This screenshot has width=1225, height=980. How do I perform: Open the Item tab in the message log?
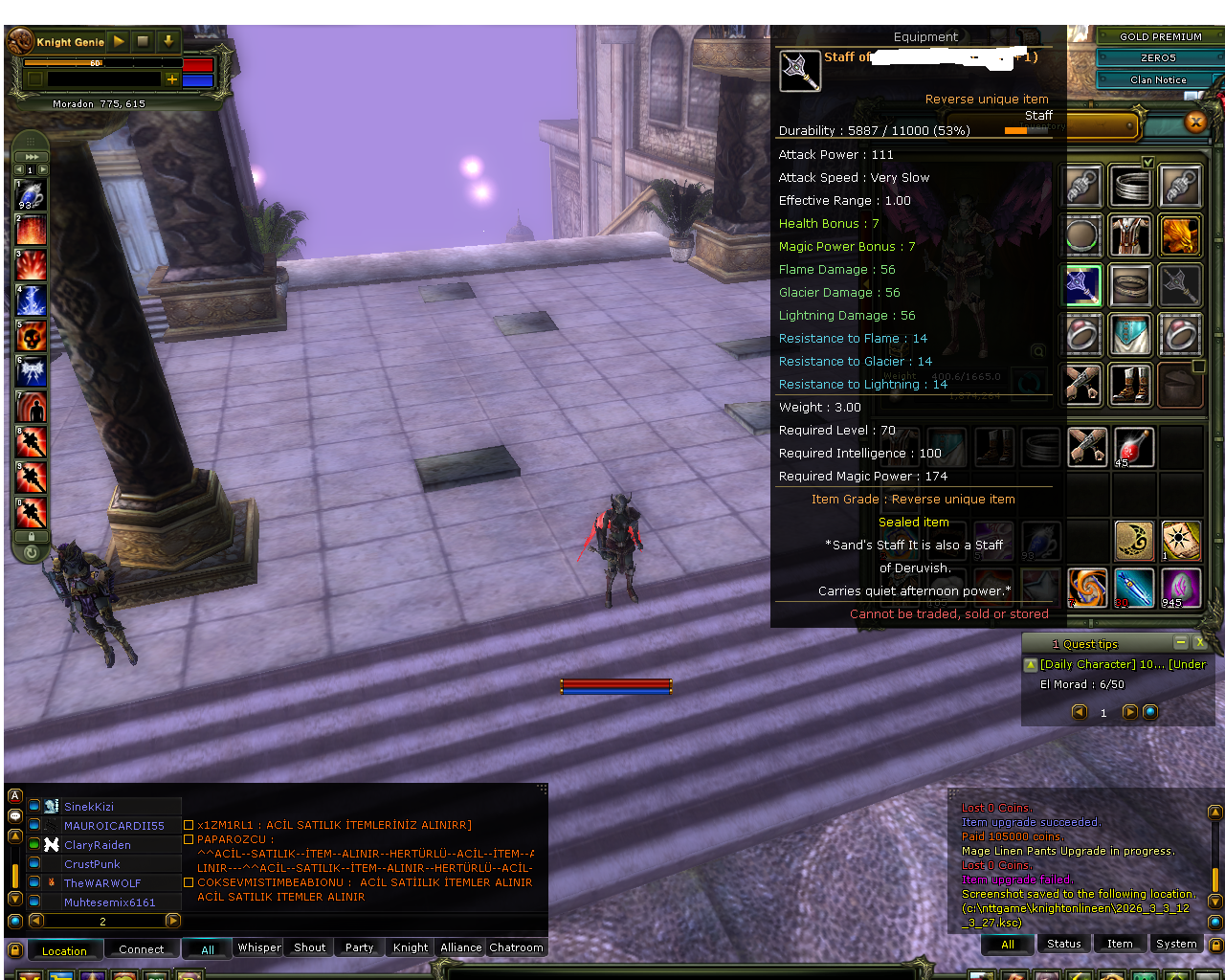[x=1120, y=944]
